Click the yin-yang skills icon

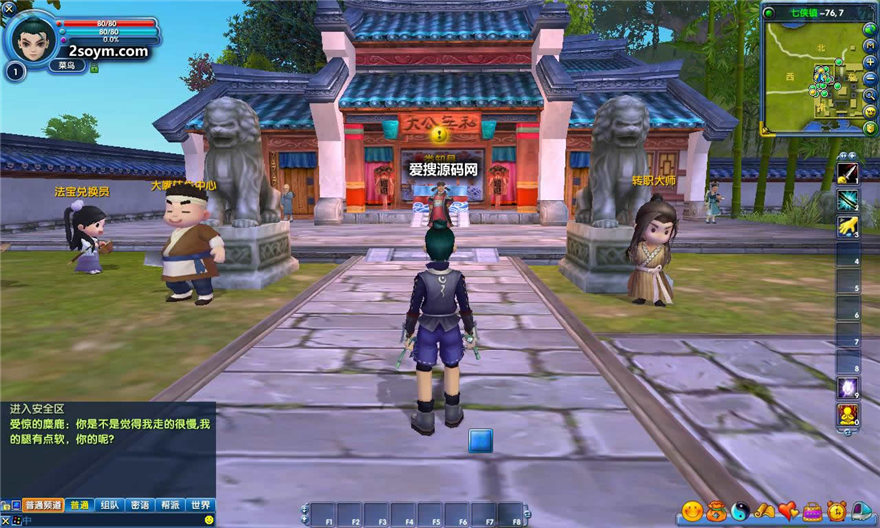click(x=741, y=511)
